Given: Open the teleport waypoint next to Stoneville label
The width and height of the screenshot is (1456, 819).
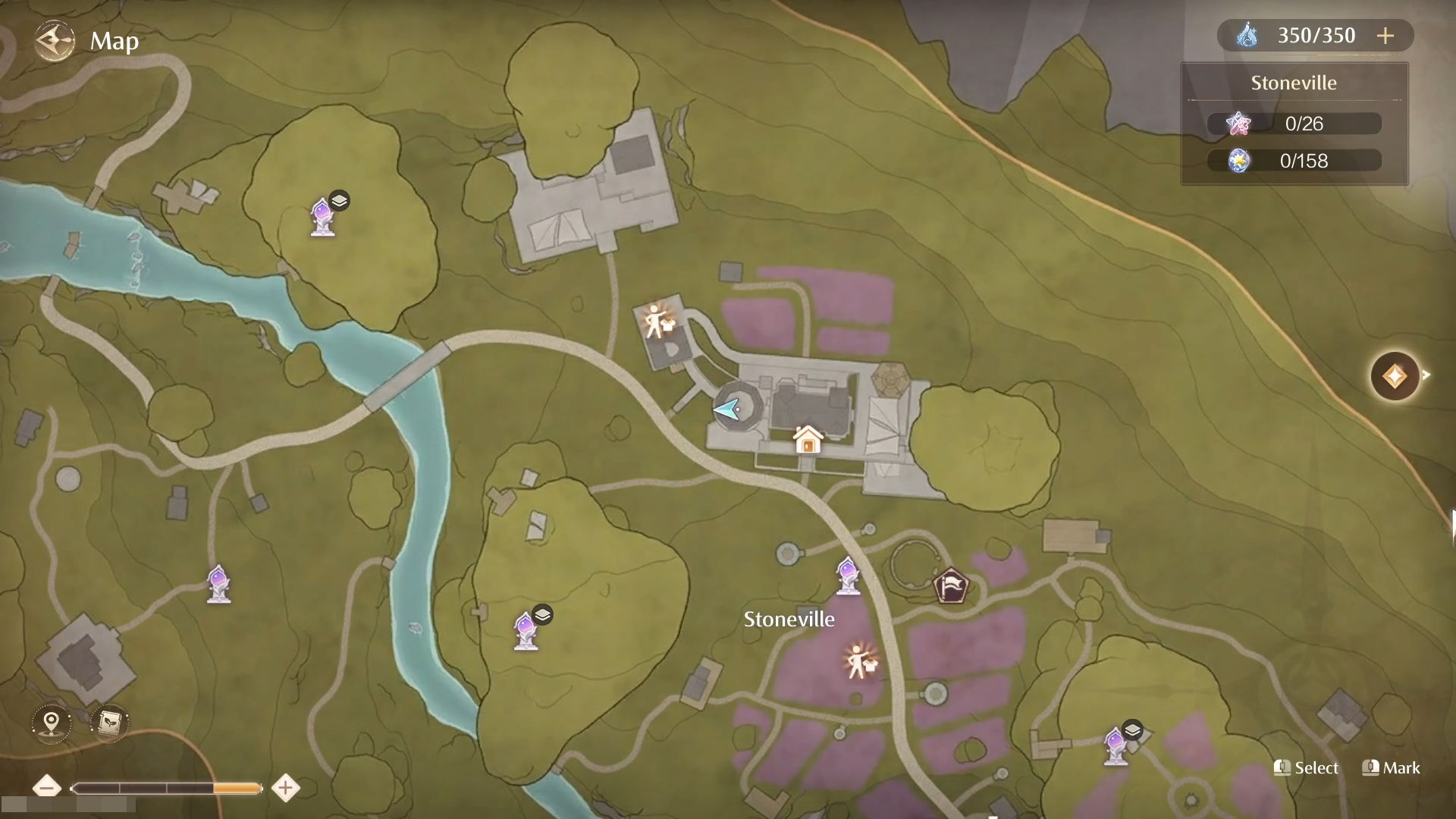Looking at the screenshot, I should point(847,576).
